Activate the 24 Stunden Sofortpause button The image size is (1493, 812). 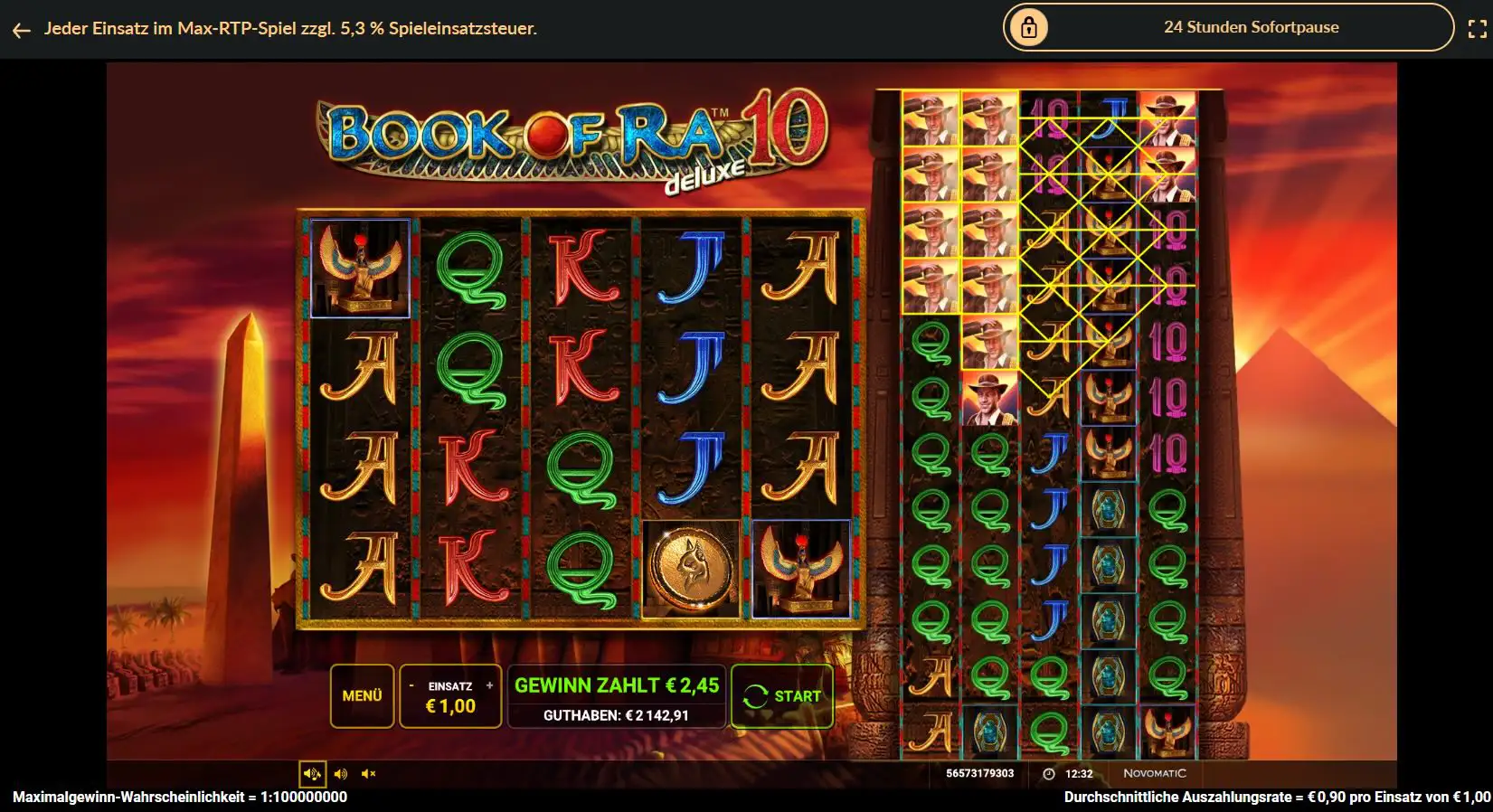[1227, 27]
